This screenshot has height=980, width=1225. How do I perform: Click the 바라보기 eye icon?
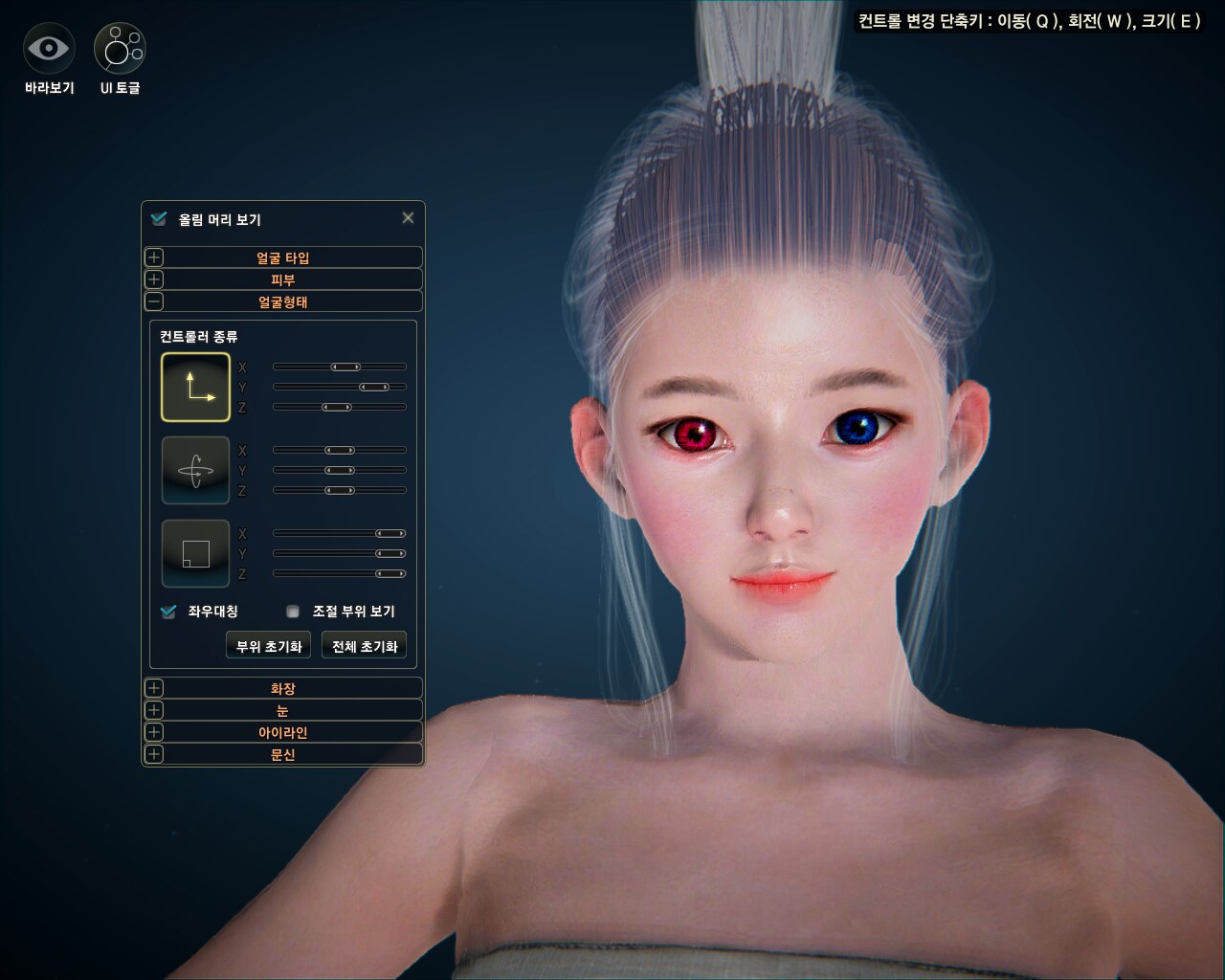point(49,48)
